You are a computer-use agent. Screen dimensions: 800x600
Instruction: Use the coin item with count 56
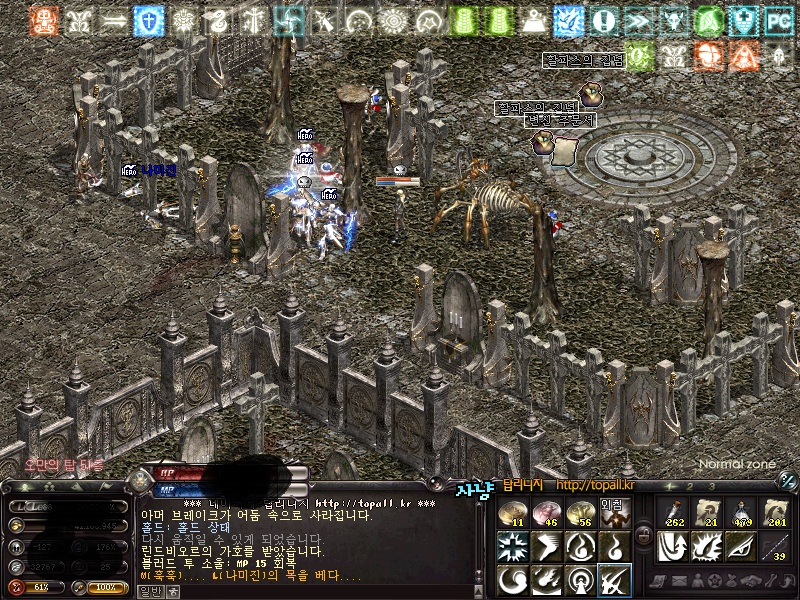pos(580,513)
